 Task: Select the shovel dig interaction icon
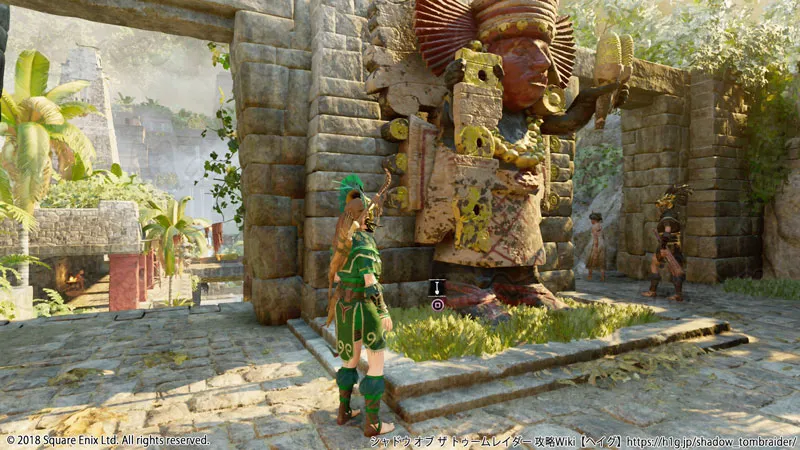pos(436,287)
